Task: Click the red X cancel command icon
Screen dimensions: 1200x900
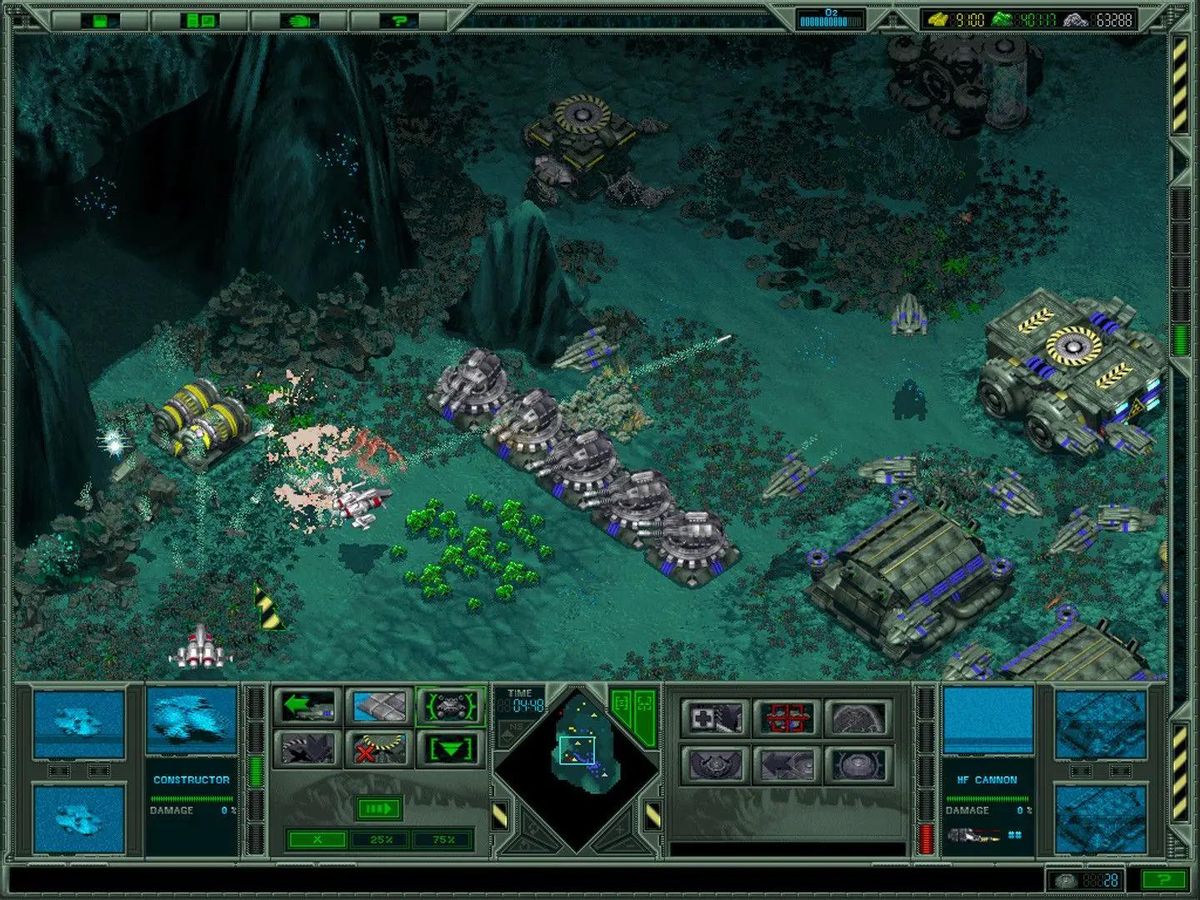Action: coord(379,748)
